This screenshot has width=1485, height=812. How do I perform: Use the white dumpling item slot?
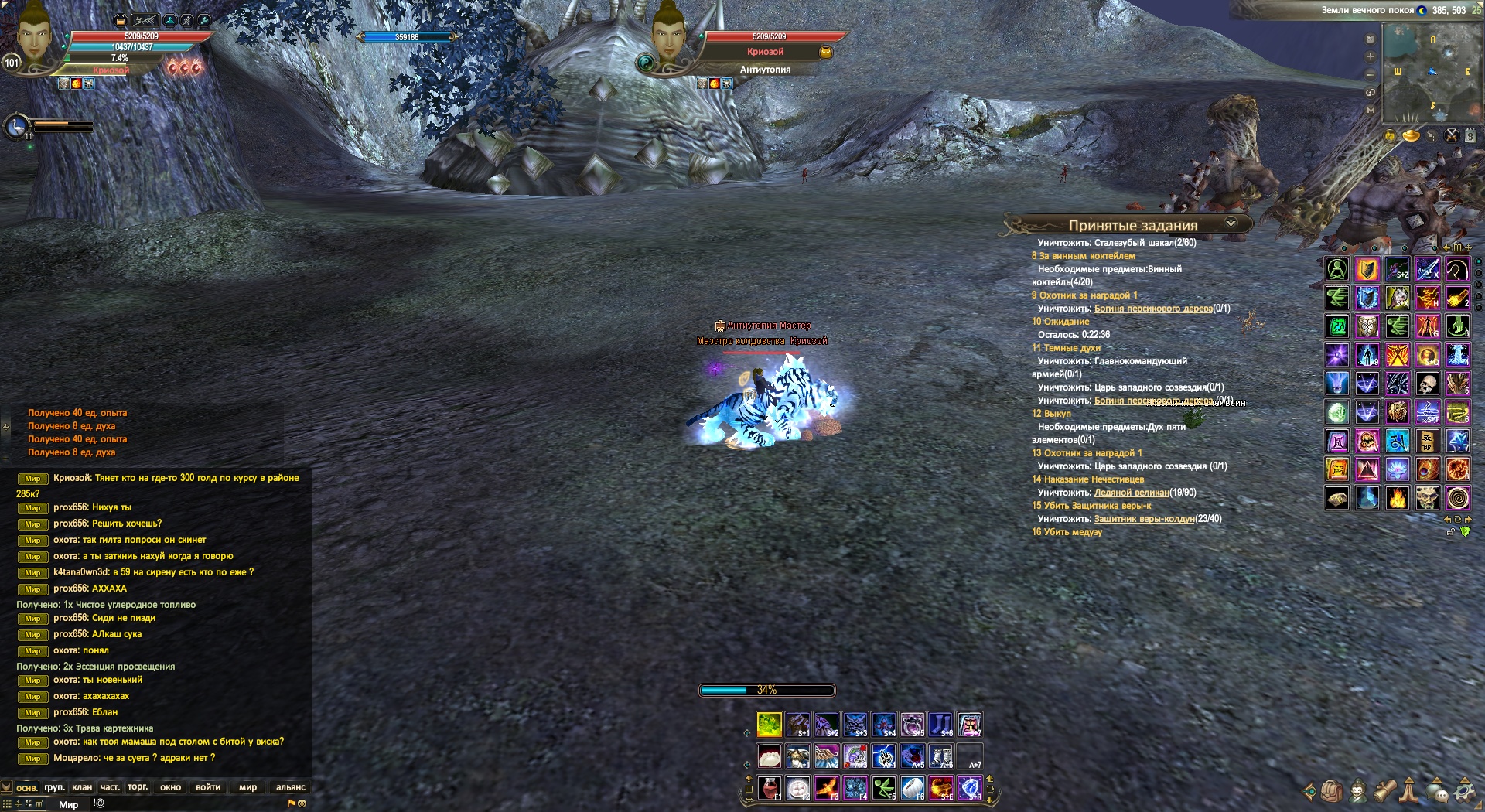click(769, 756)
